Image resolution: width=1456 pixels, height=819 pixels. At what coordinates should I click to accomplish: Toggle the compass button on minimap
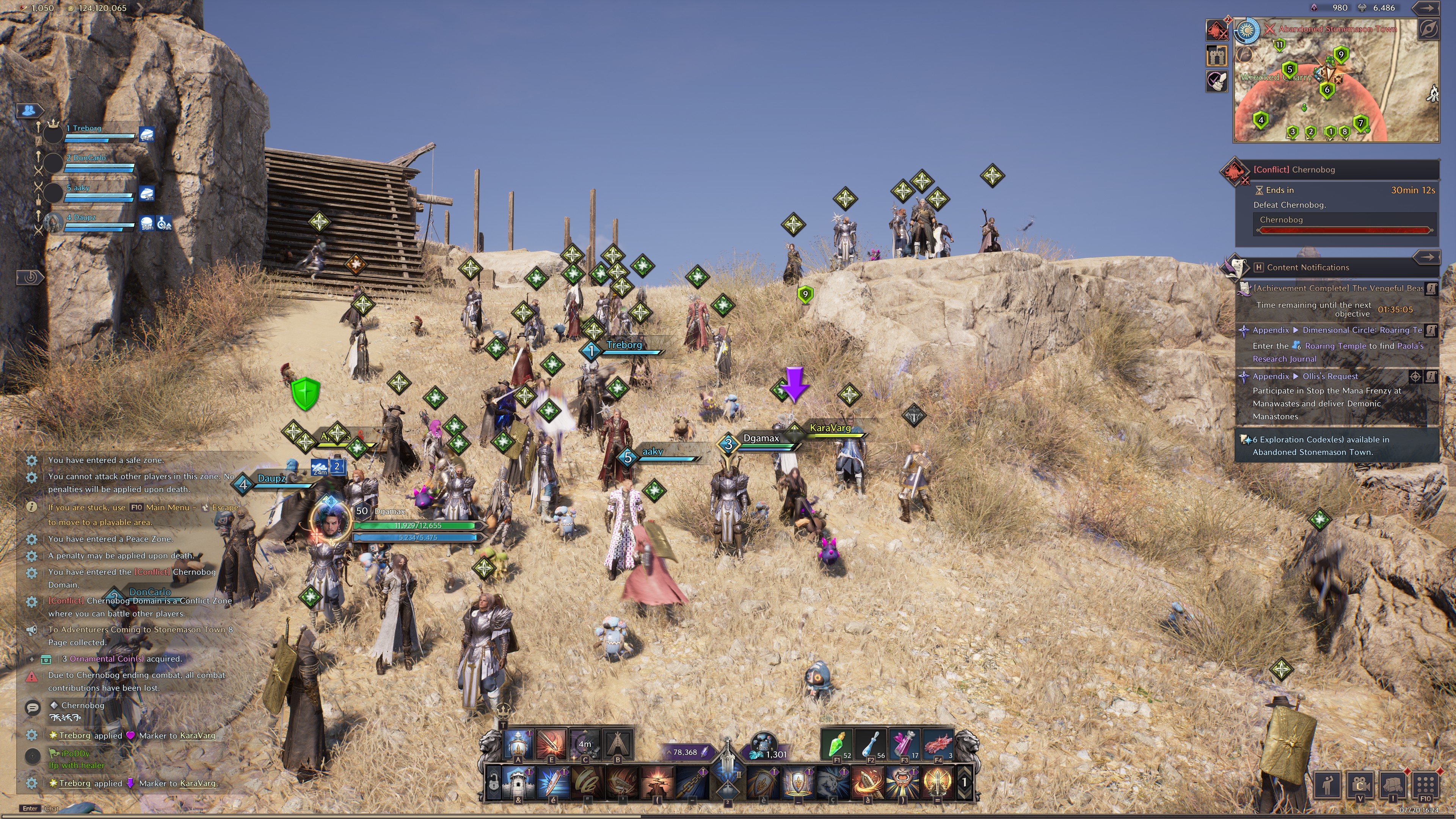click(1428, 30)
